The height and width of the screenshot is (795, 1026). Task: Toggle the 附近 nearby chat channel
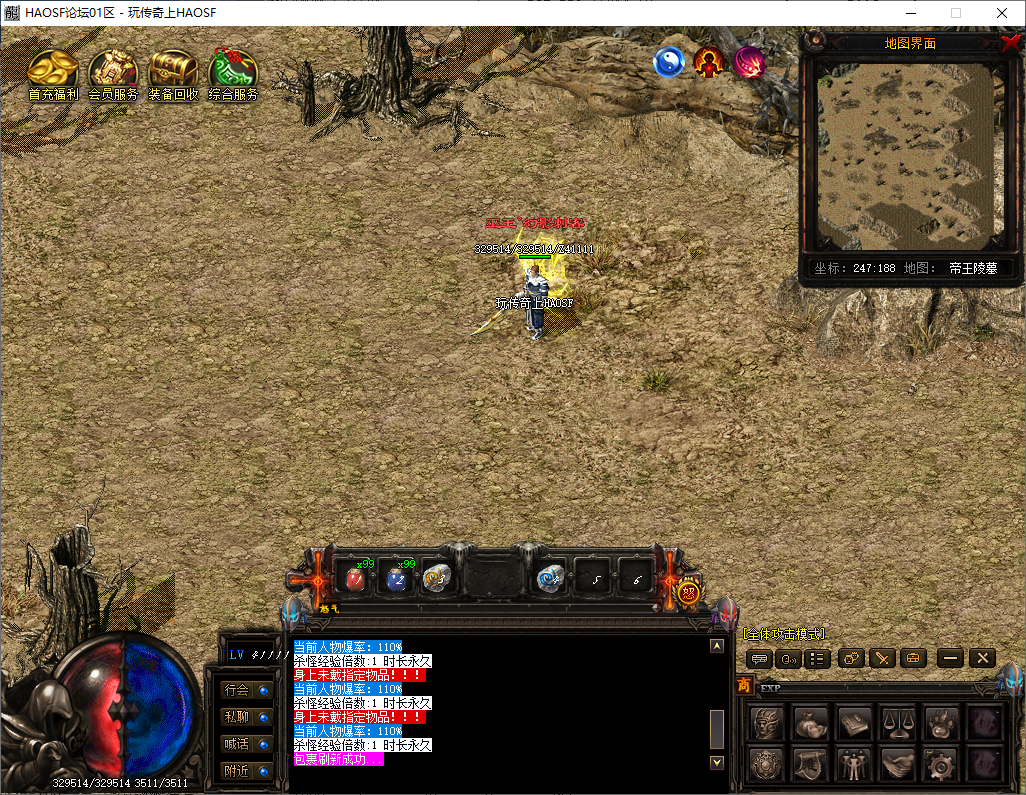(247, 771)
